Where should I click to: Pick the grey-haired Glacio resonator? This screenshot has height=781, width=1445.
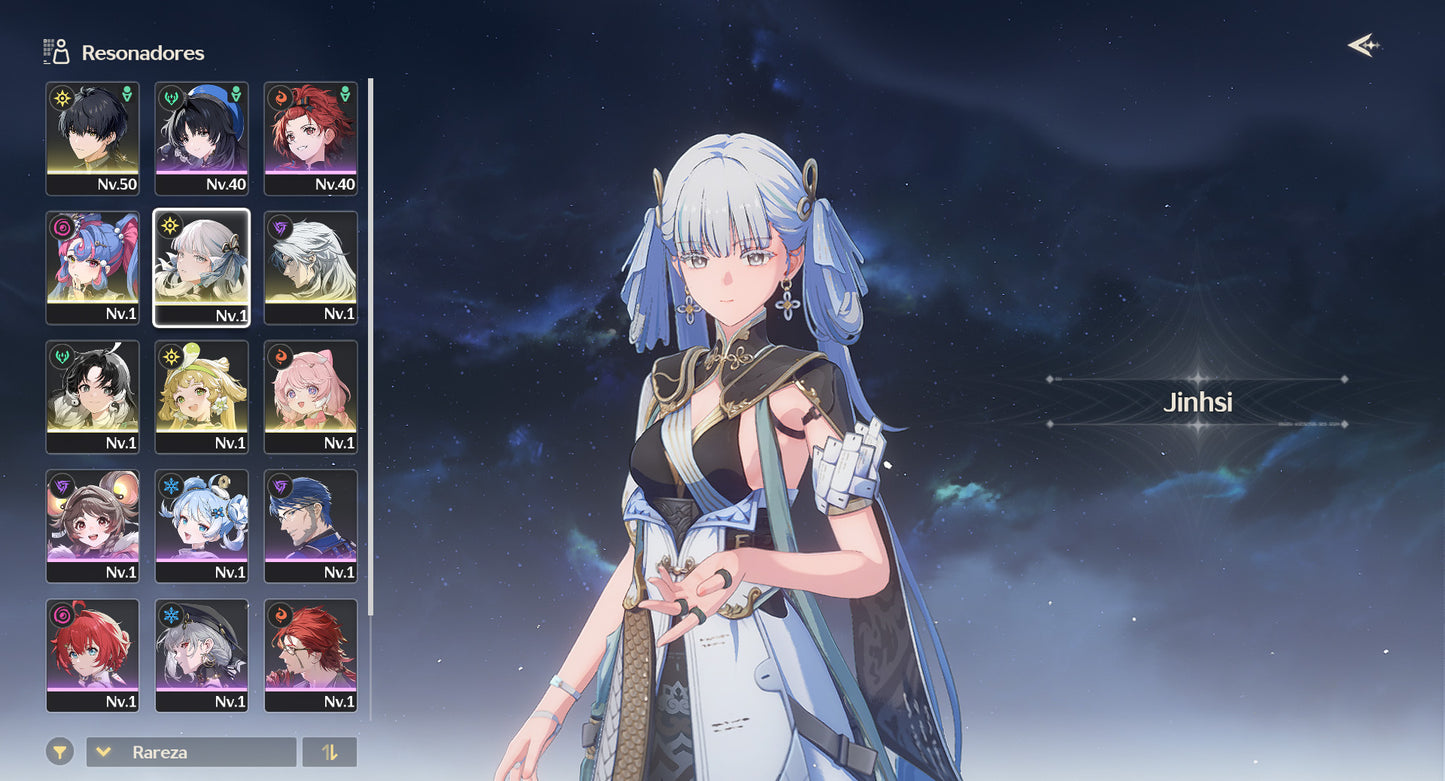tap(201, 654)
